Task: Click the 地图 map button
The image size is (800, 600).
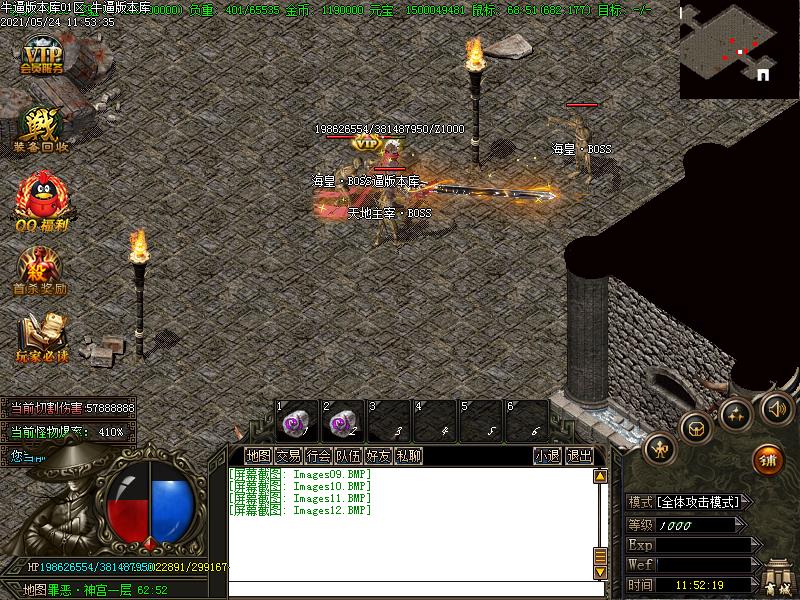Action: 258,456
